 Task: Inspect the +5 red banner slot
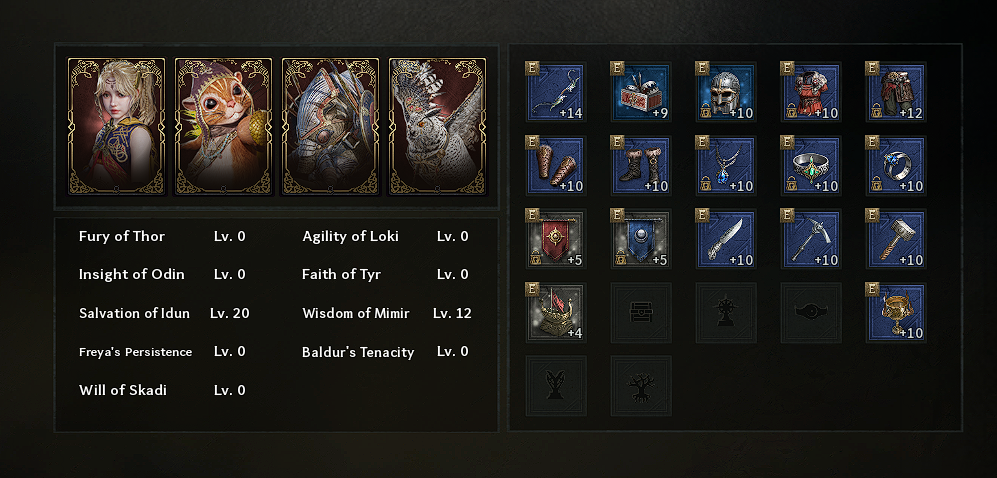(x=556, y=239)
